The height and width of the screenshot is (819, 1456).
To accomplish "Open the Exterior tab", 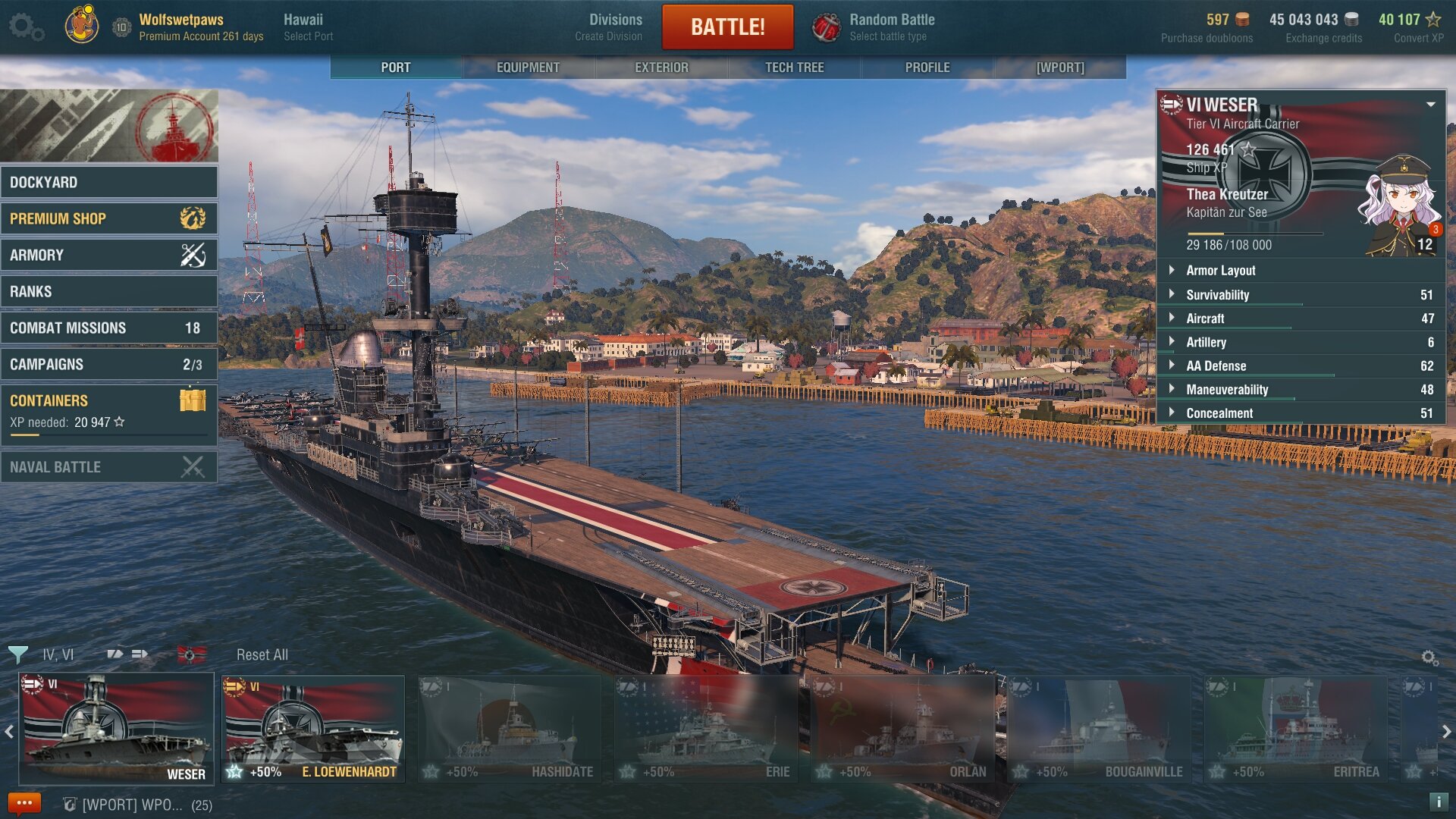I will coord(661,67).
